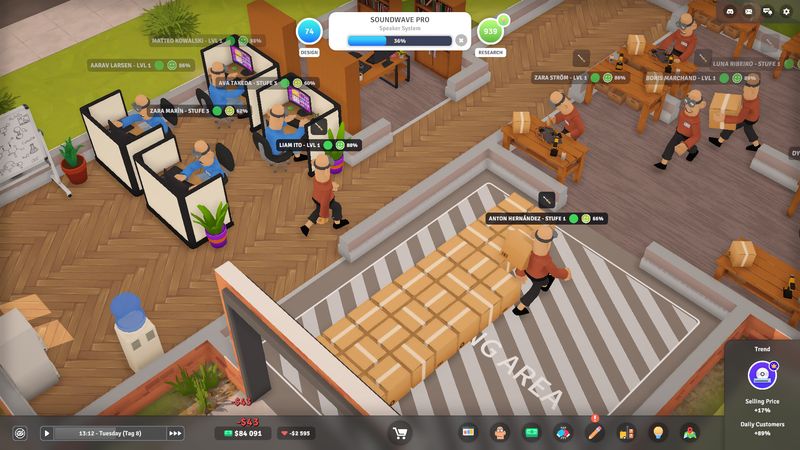Open the shopping cart store
Viewport: 800px width, 450px height.
point(401,433)
